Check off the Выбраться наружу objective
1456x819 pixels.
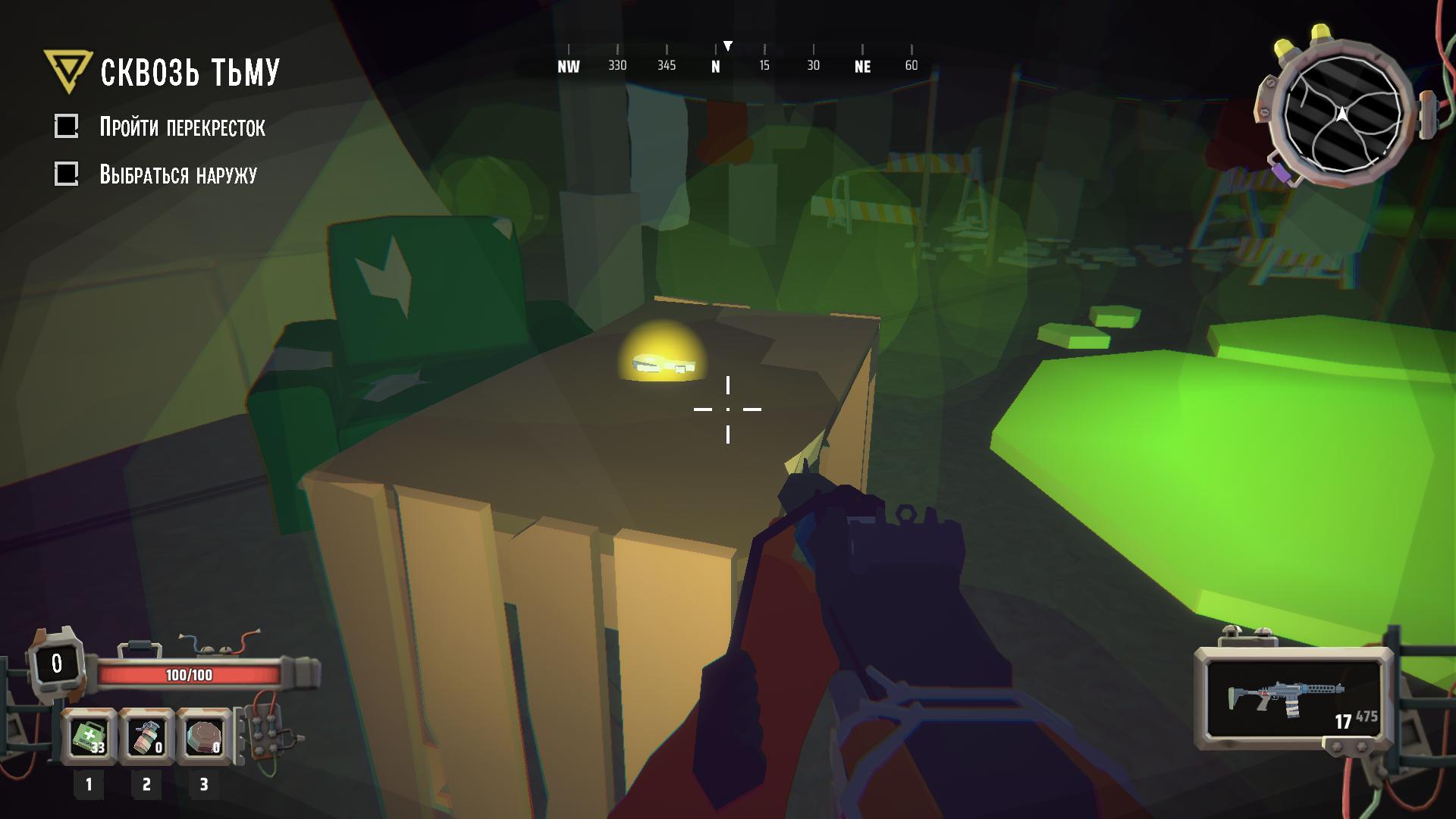pyautogui.click(x=67, y=173)
